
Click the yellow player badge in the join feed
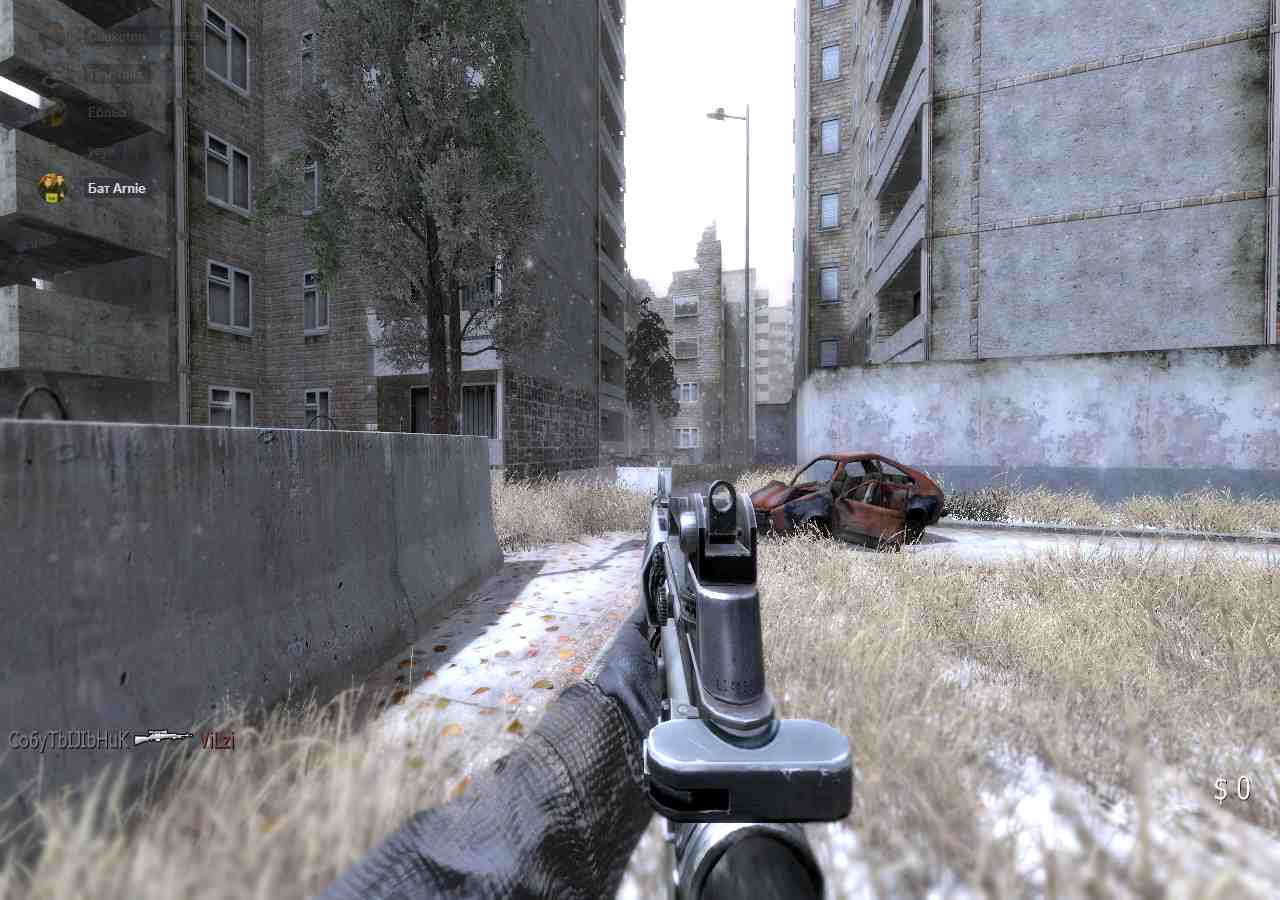click(x=50, y=189)
